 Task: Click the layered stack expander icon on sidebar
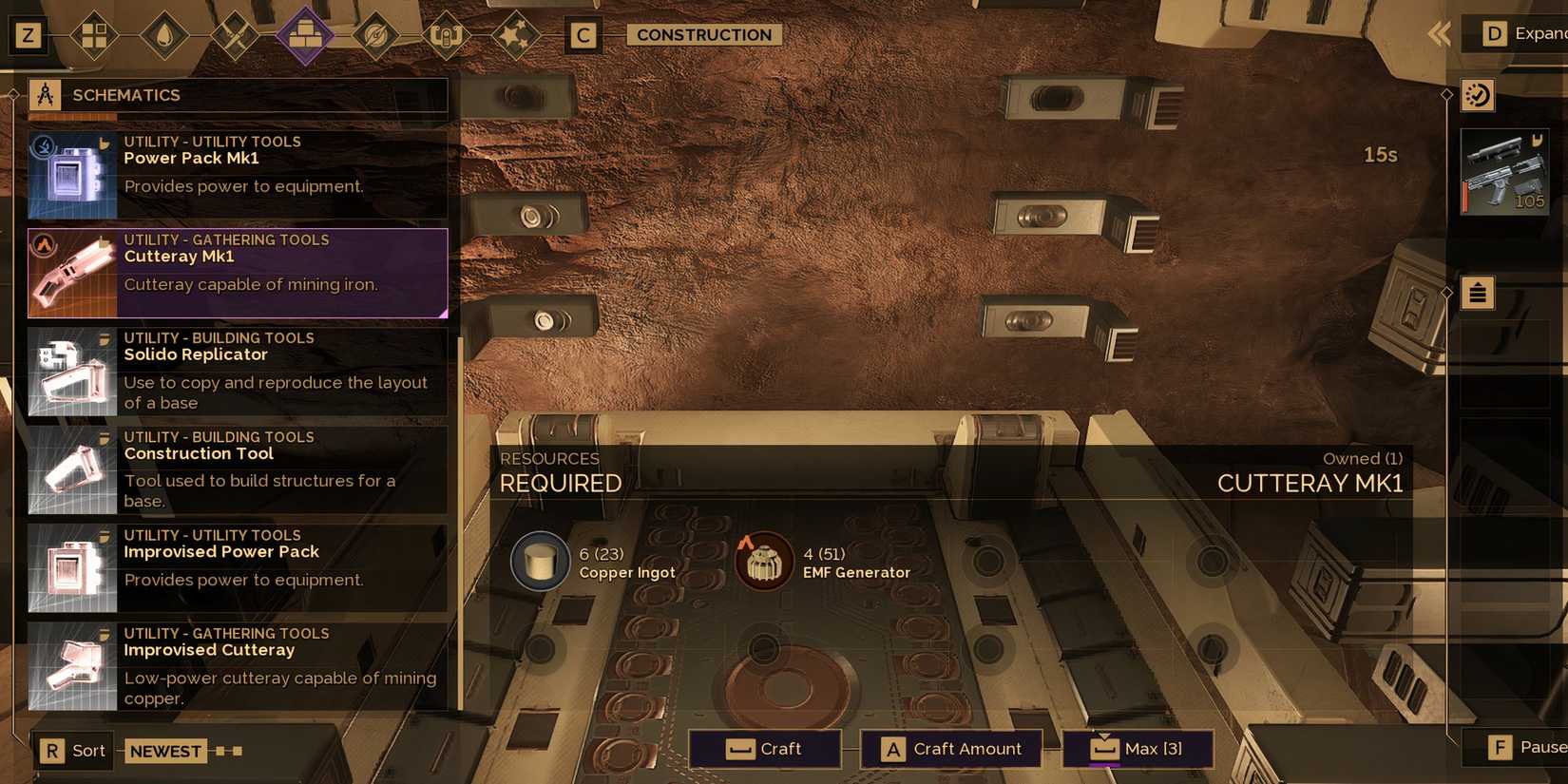pos(1477,293)
